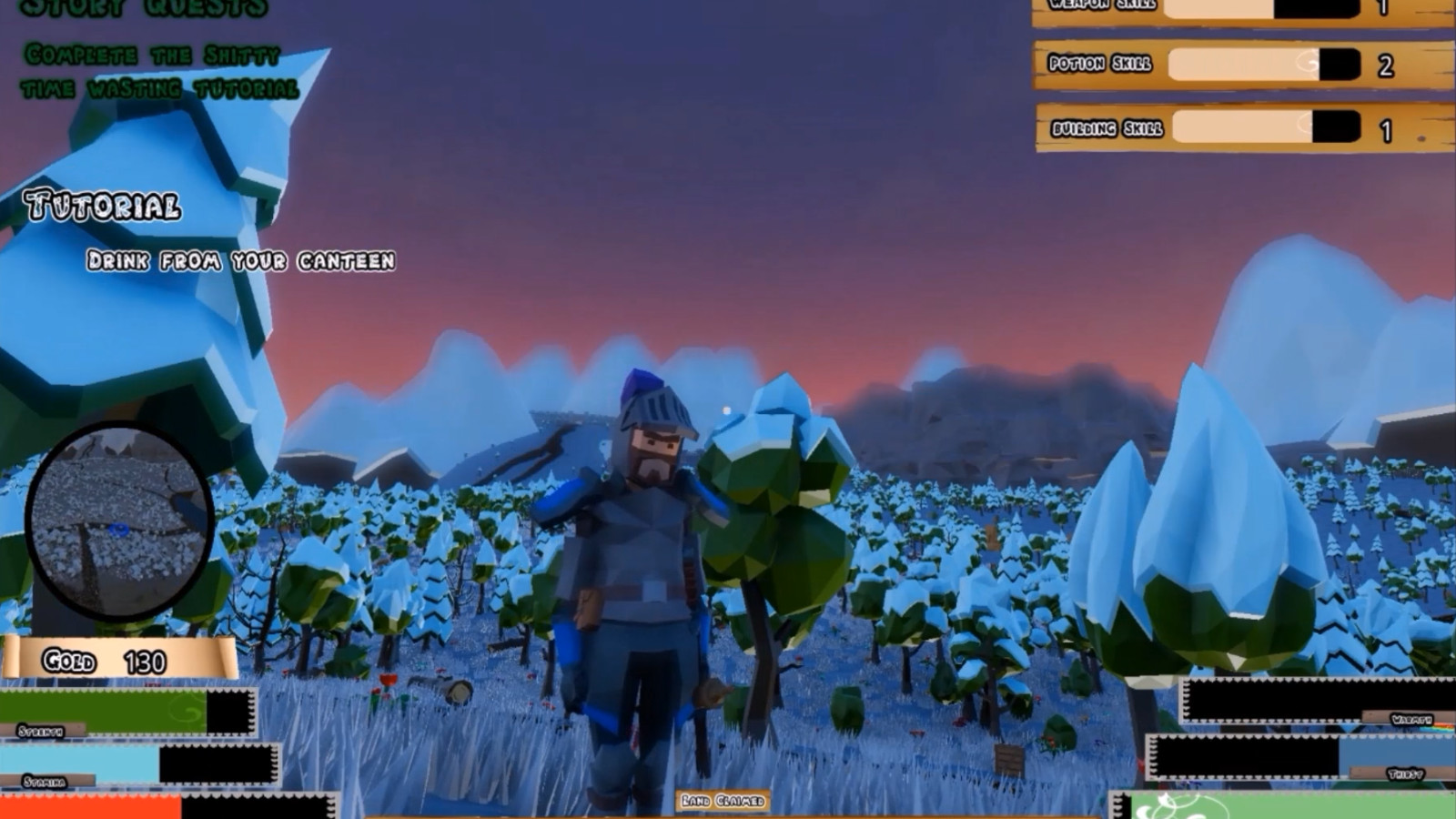The height and width of the screenshot is (819, 1456).
Task: Select the Land Claimed banner
Action: (722, 802)
